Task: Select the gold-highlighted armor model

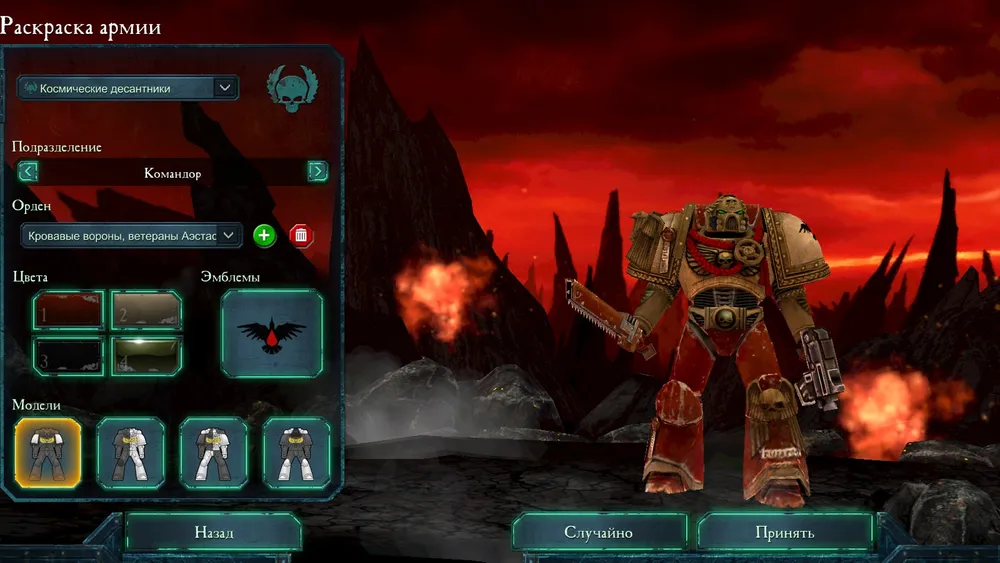Action: point(48,453)
